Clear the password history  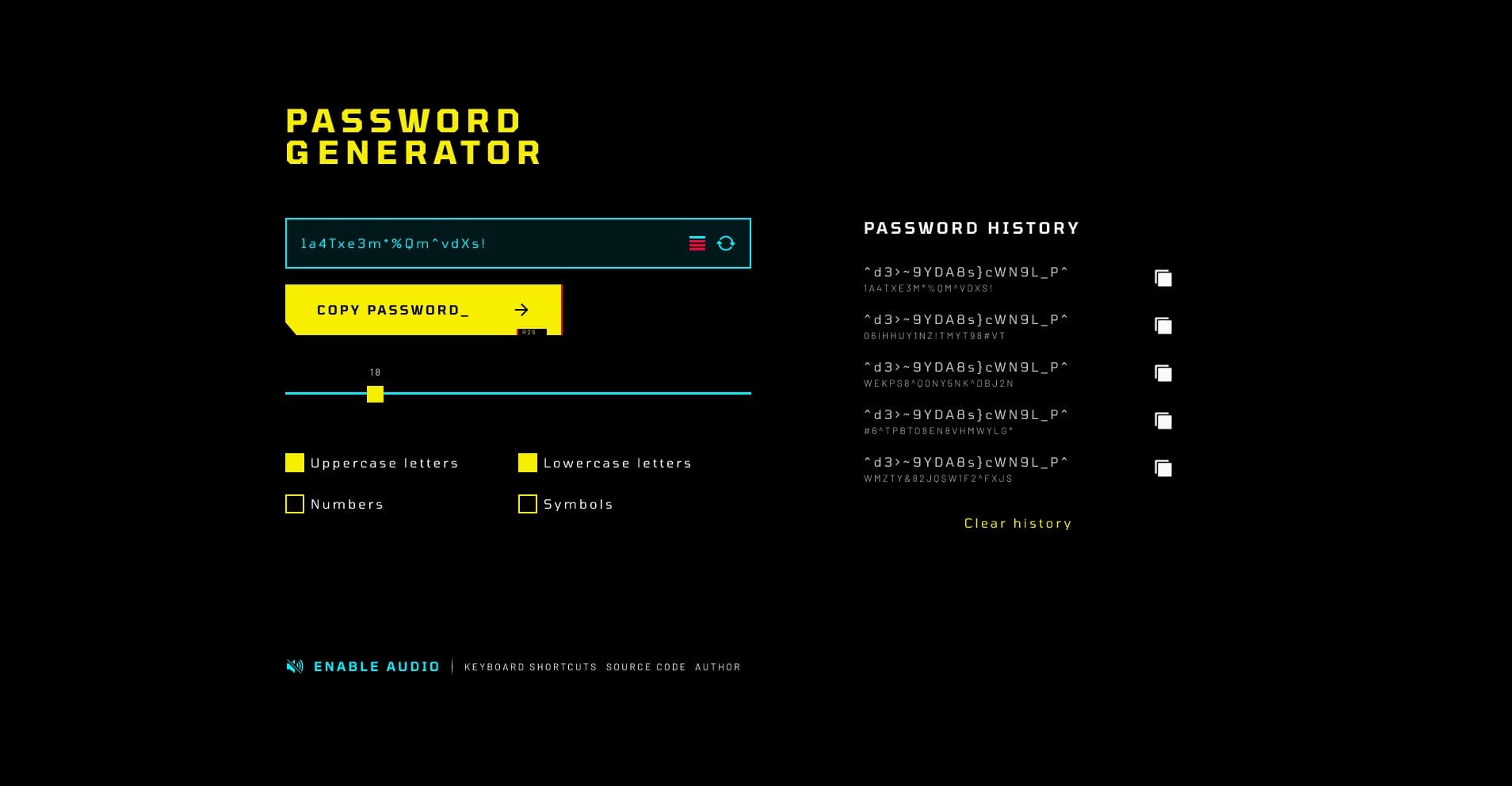[x=1018, y=523]
